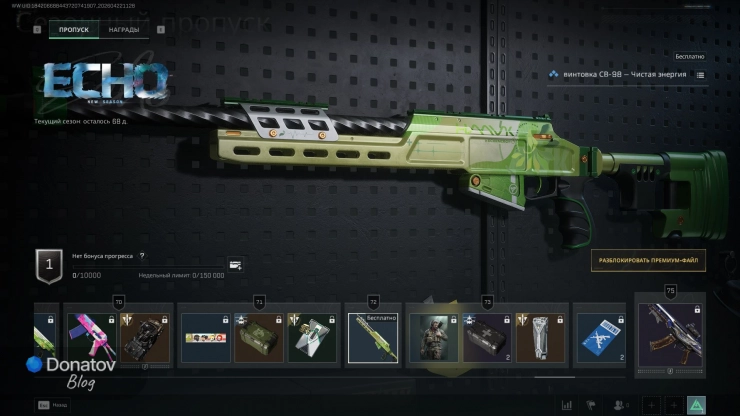Click the progress bonus question mark
The image size is (740, 416).
[142, 256]
